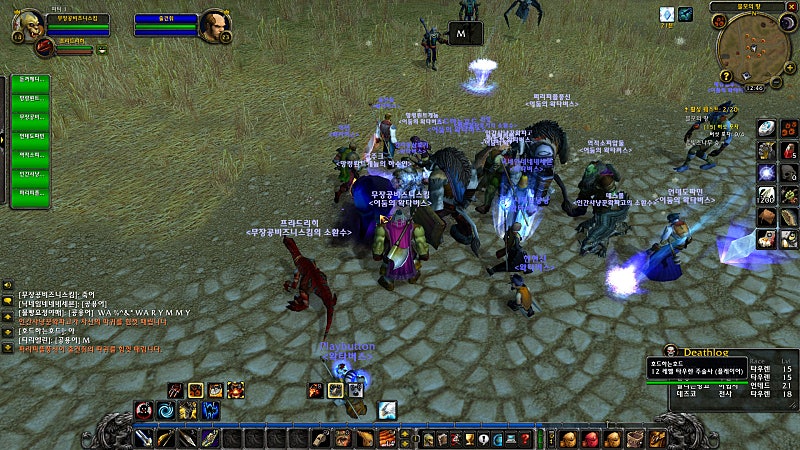Image resolution: width=800 pixels, height=450 pixels.
Task: Activate the blue swirl ability icon
Action: [166, 410]
